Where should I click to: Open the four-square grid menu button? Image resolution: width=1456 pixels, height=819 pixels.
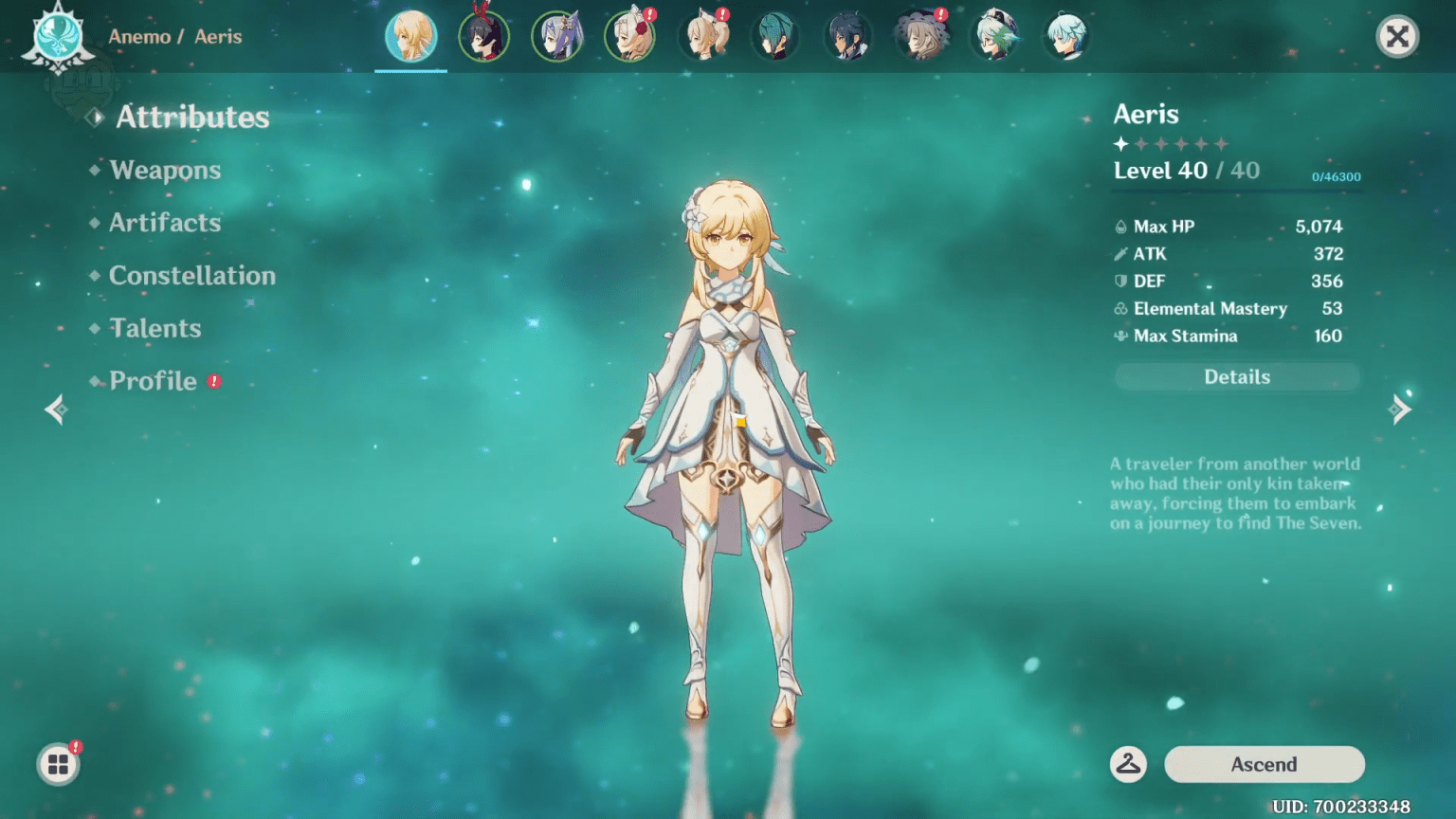(58, 764)
